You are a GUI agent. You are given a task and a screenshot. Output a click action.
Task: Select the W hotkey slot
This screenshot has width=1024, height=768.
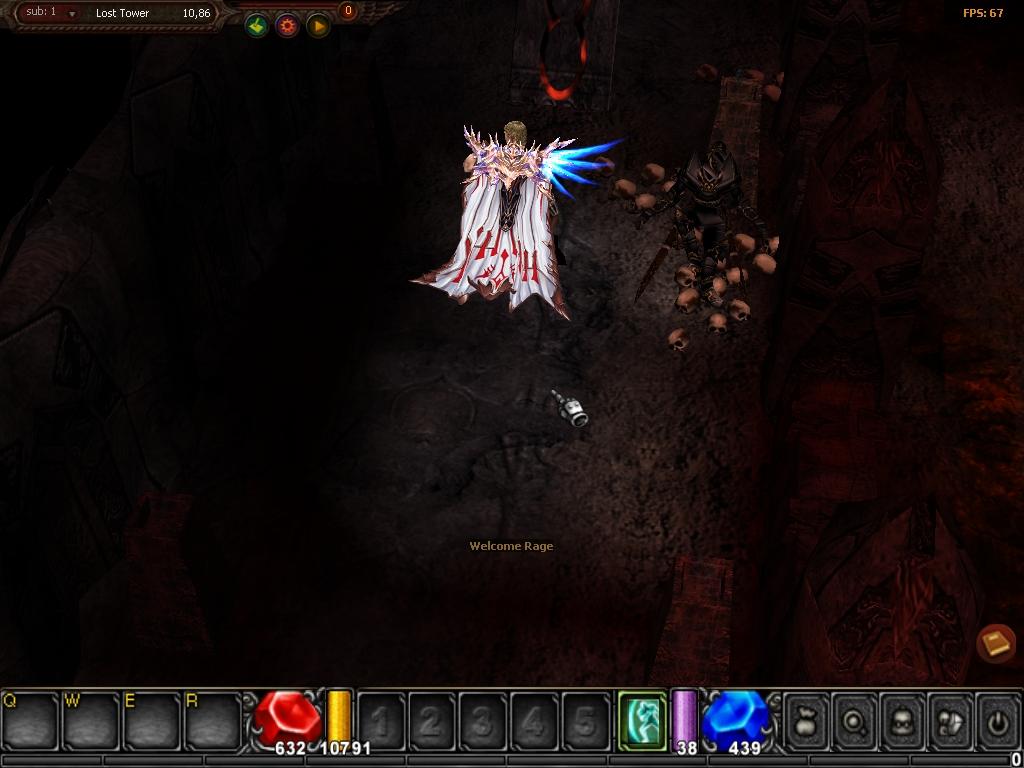[91, 719]
